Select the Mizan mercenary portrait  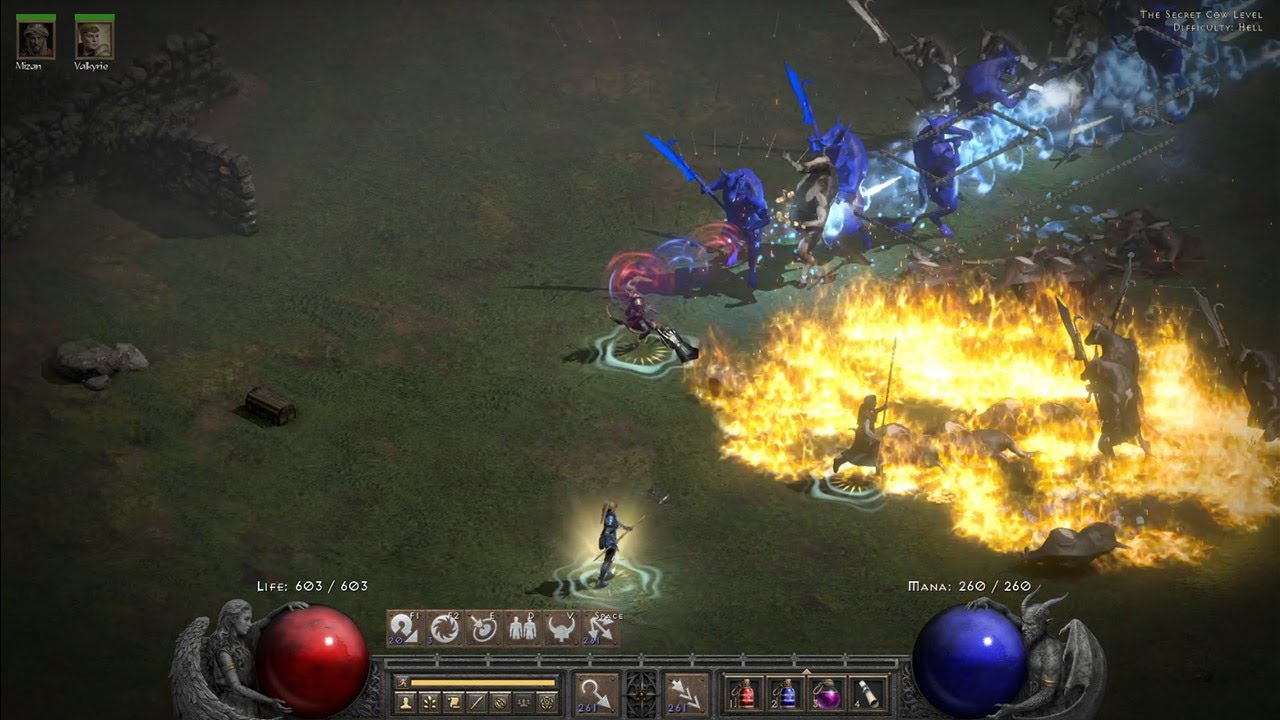pyautogui.click(x=35, y=39)
